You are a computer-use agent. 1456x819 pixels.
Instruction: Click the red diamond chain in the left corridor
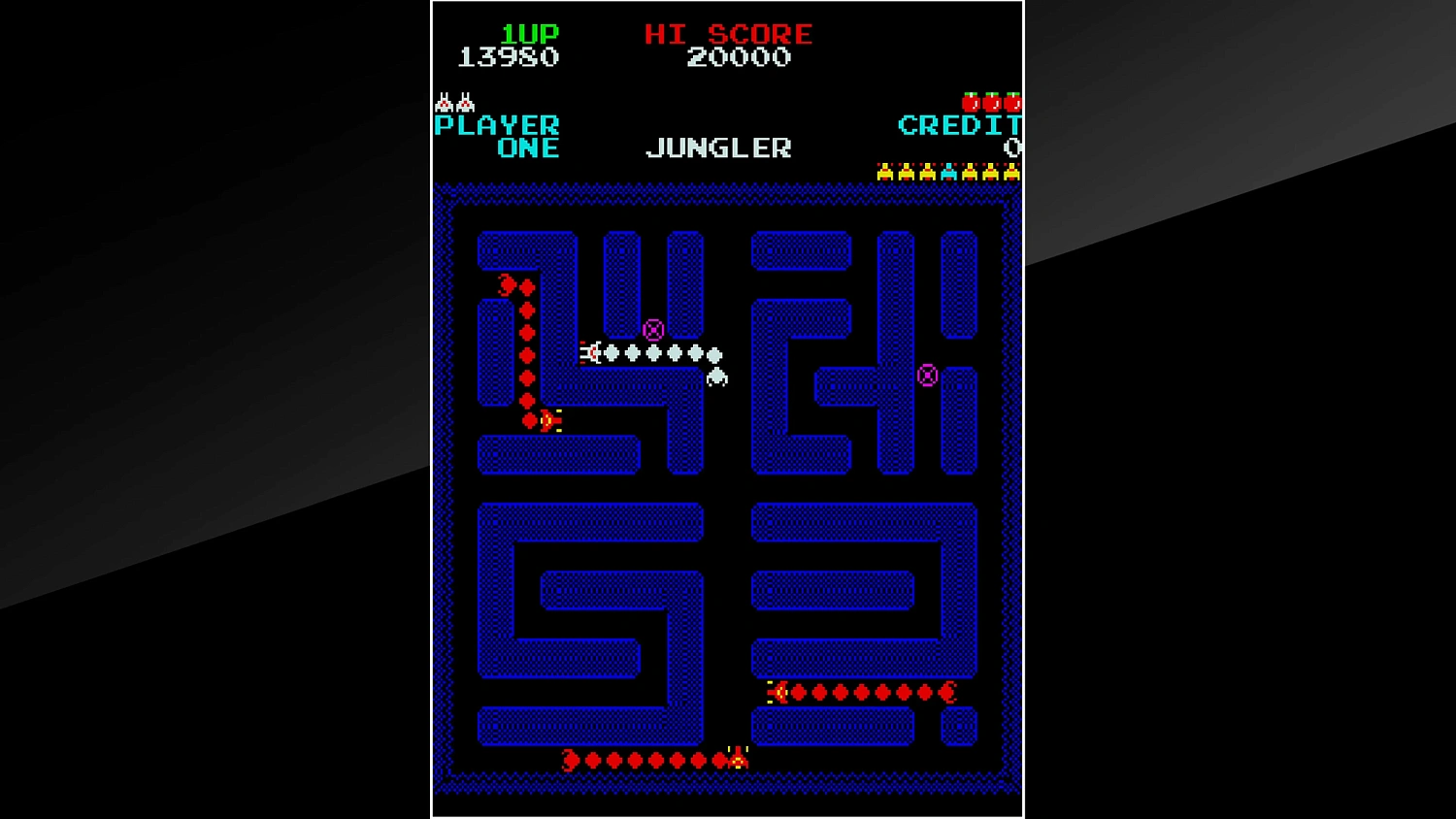pyautogui.click(x=525, y=349)
